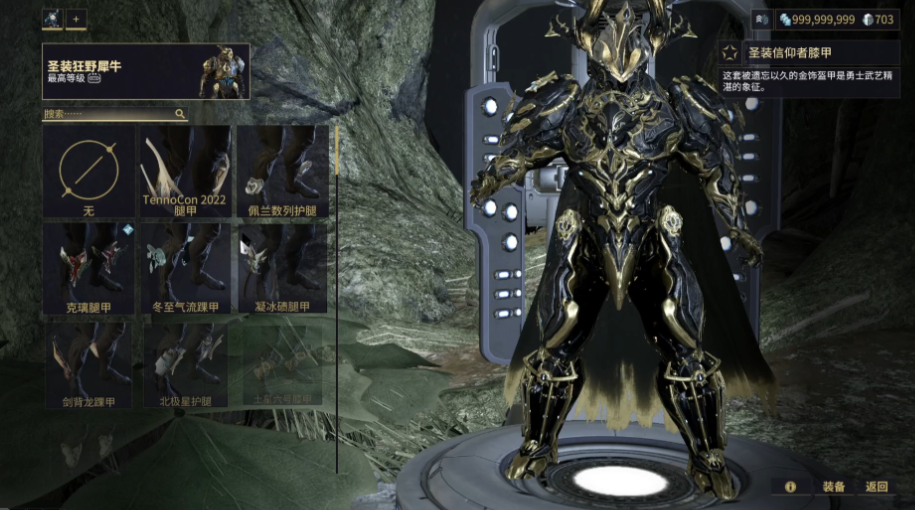Add a new loadout with the plus button
This screenshot has height=510, width=915.
coord(76,19)
